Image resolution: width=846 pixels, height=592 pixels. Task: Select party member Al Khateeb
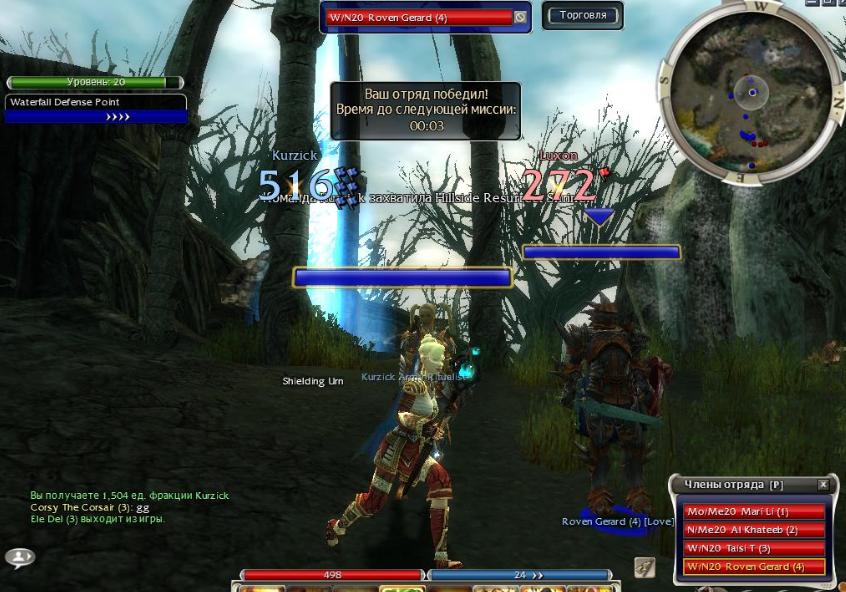[x=754, y=530]
